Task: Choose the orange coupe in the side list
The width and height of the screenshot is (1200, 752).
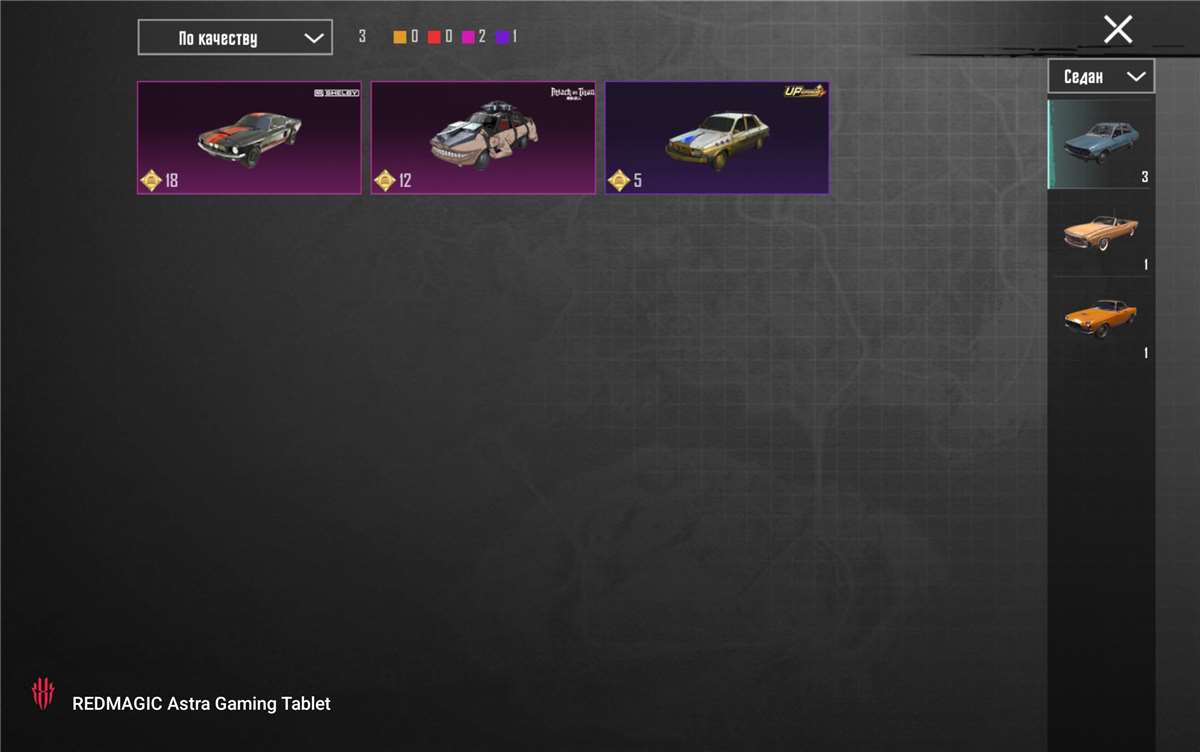Action: (1100, 319)
